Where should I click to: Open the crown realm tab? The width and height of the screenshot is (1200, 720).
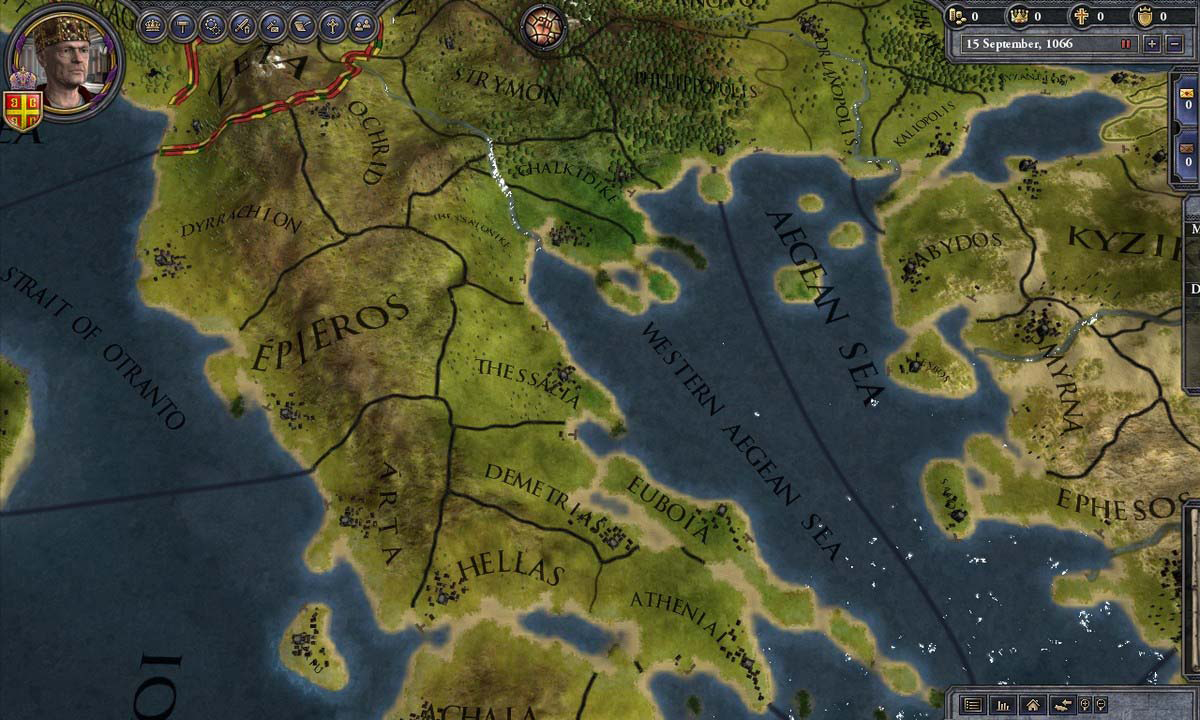click(x=153, y=26)
